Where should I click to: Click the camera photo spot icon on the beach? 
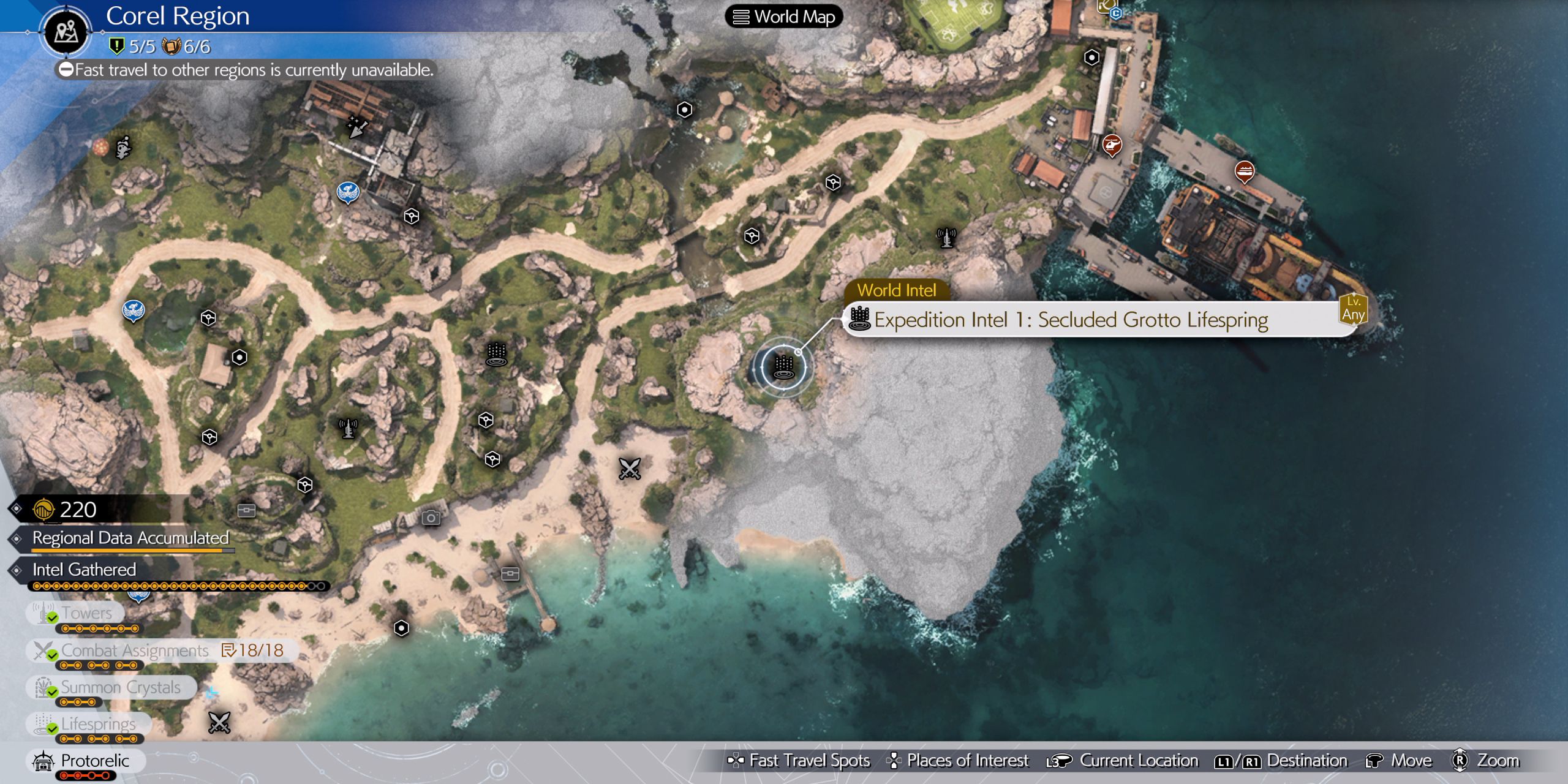(432, 516)
